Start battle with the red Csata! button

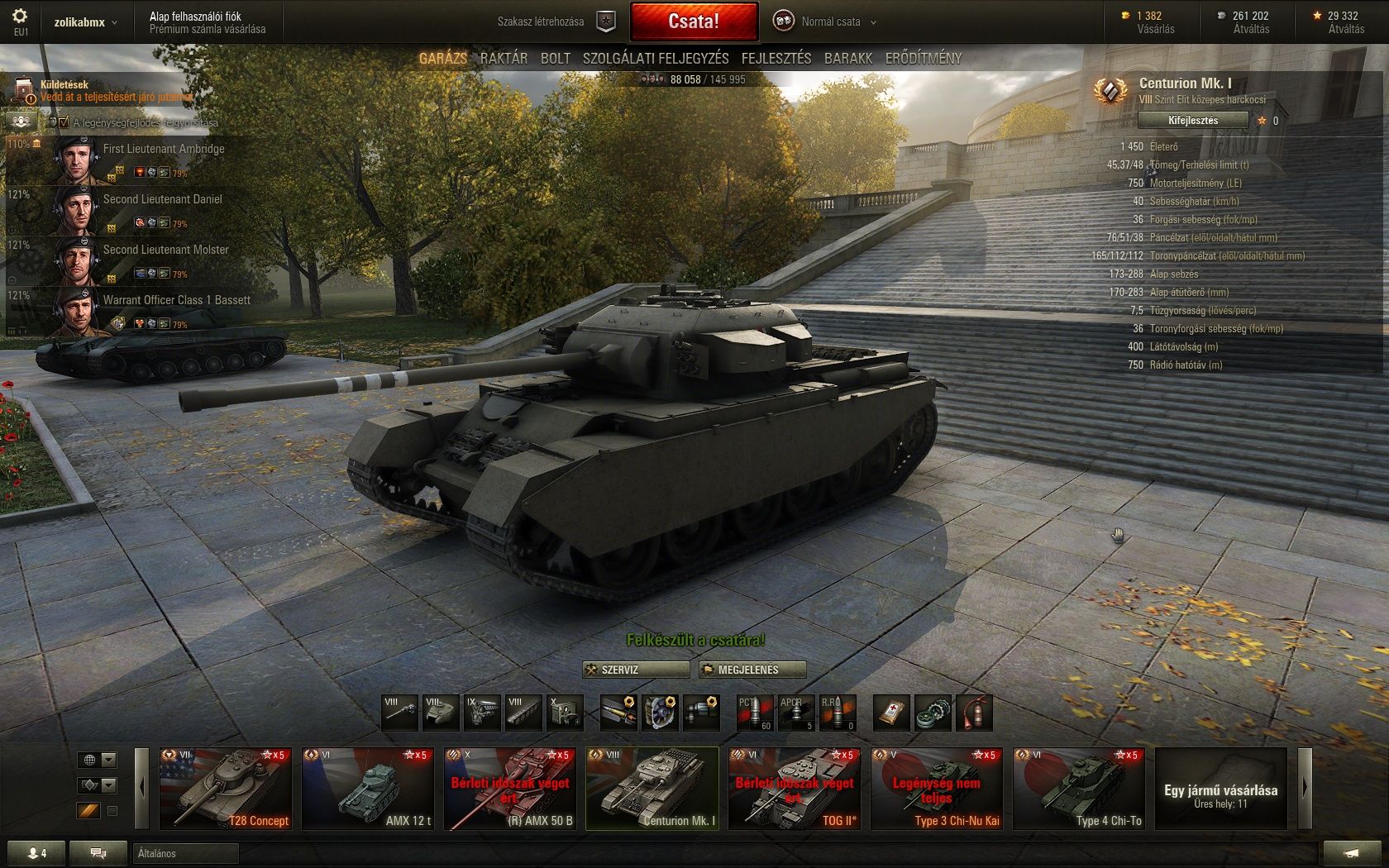click(x=694, y=21)
